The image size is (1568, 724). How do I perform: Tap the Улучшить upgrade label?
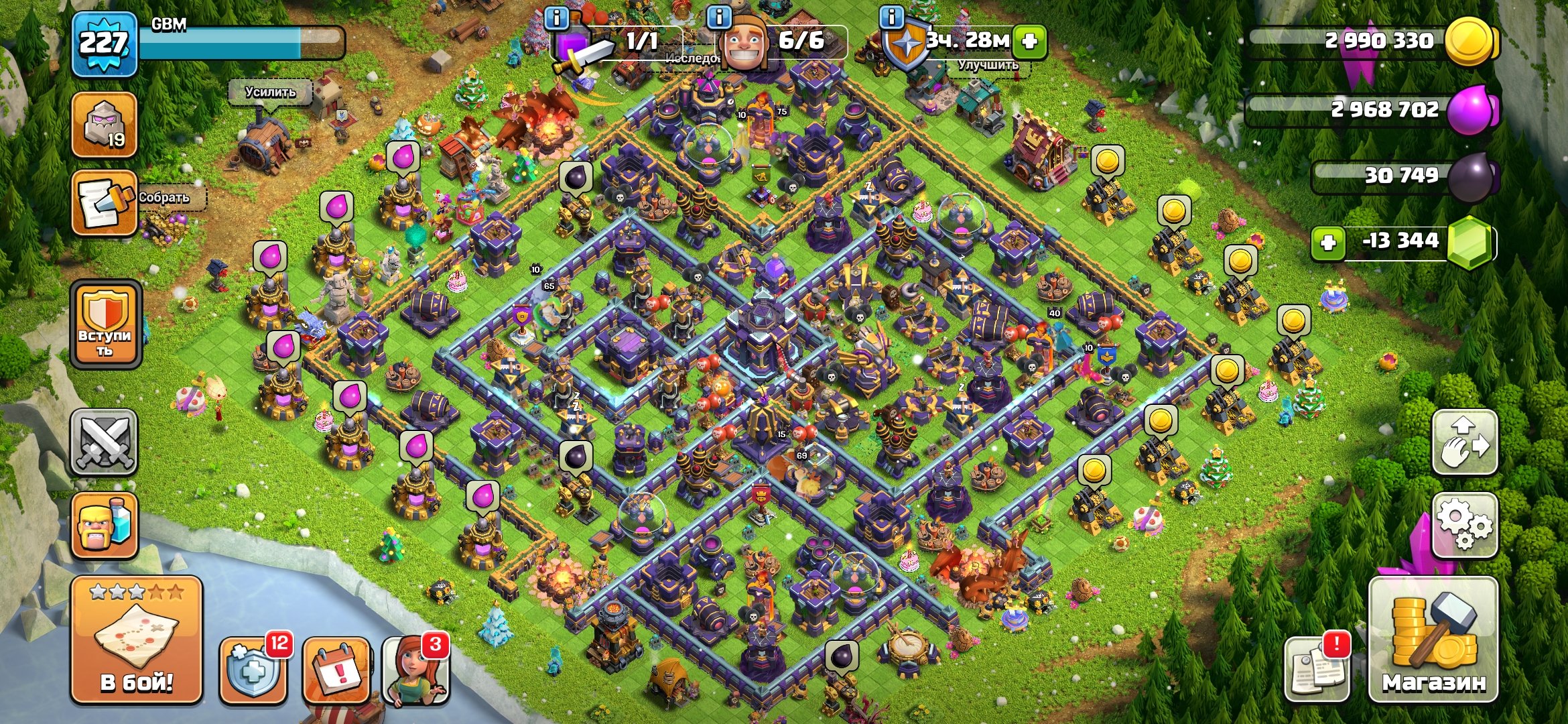pyautogui.click(x=988, y=65)
